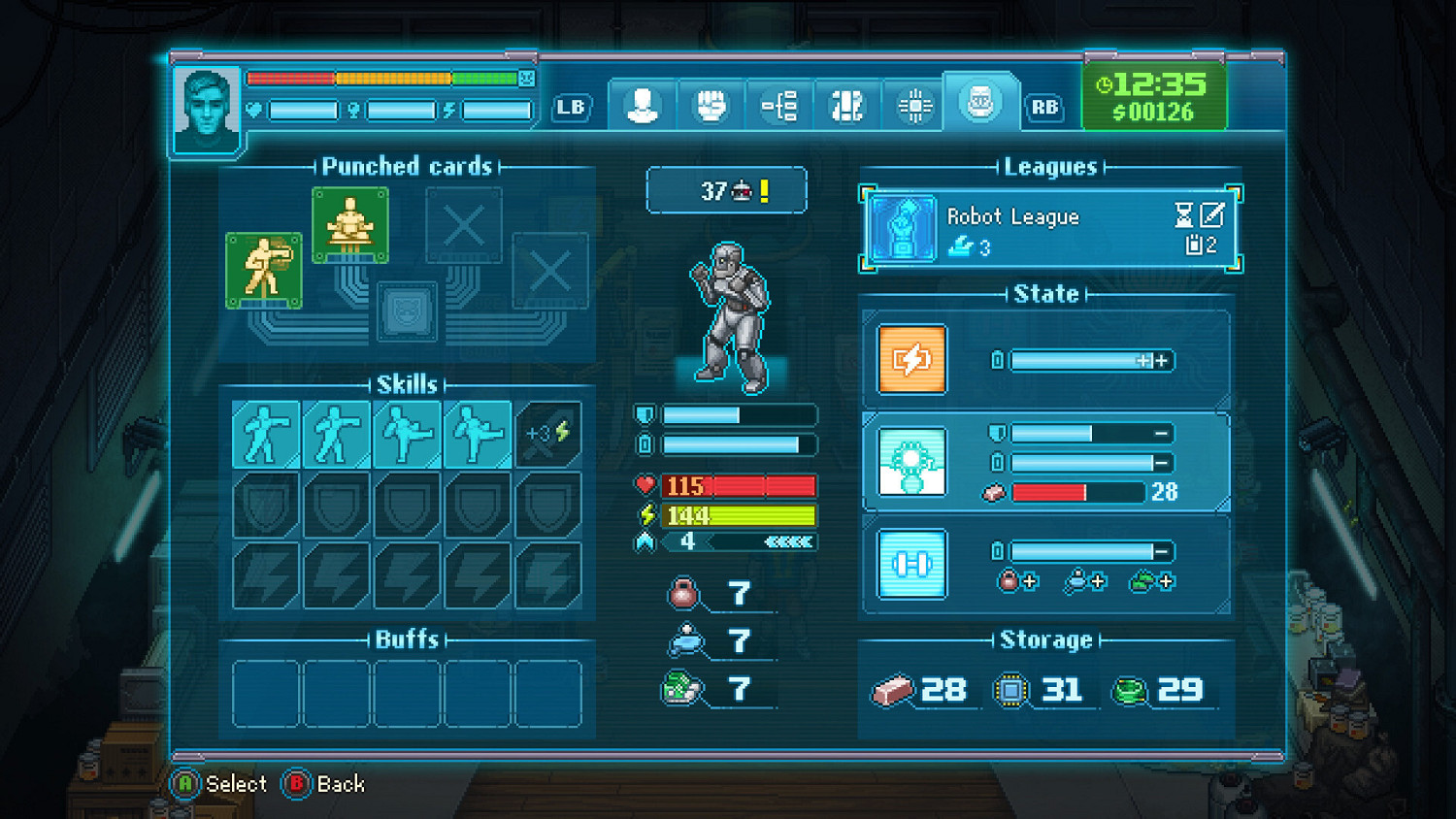Switch to the person silhouette tab

[x=642, y=105]
